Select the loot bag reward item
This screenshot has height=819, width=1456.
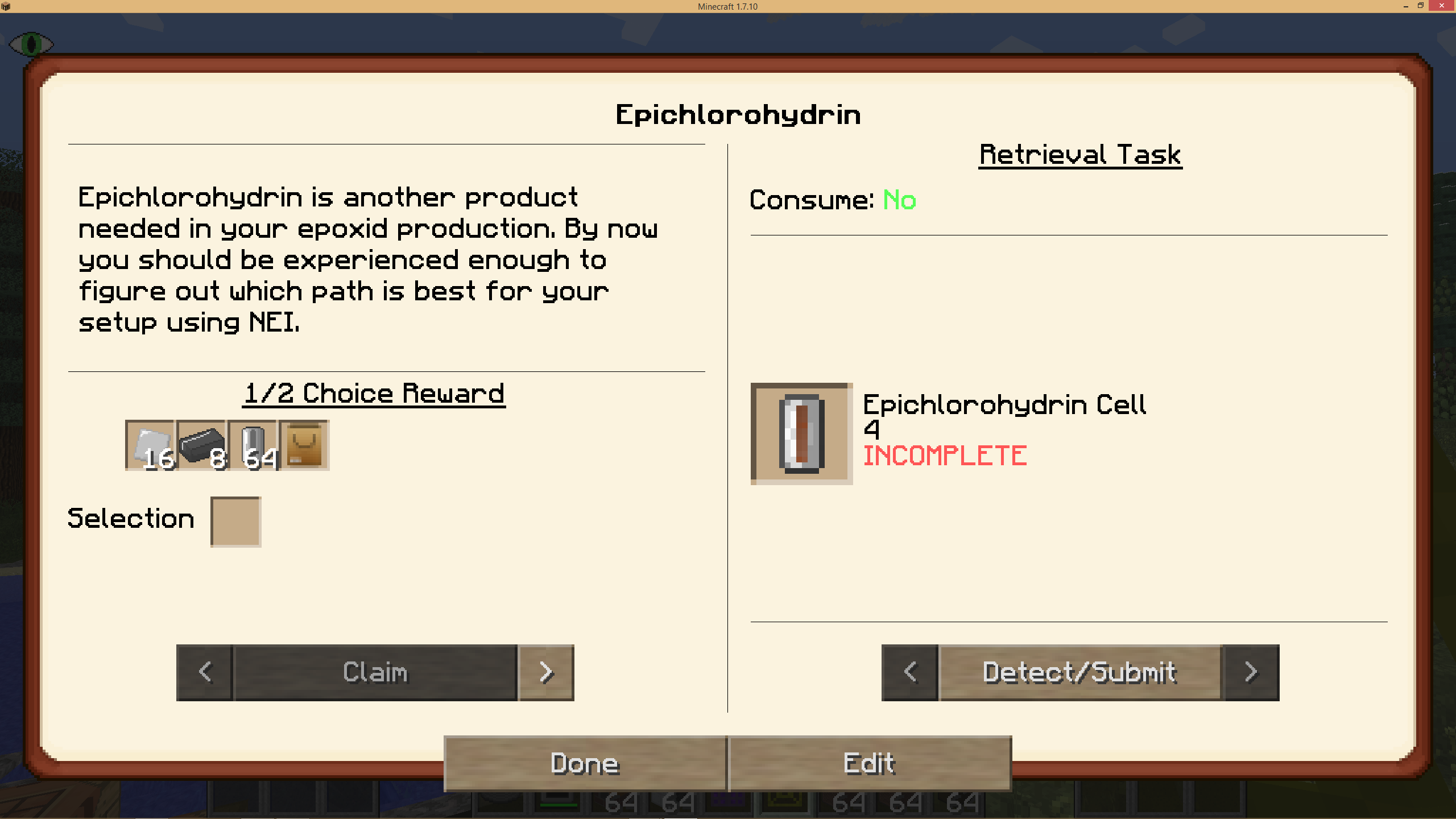[304, 445]
